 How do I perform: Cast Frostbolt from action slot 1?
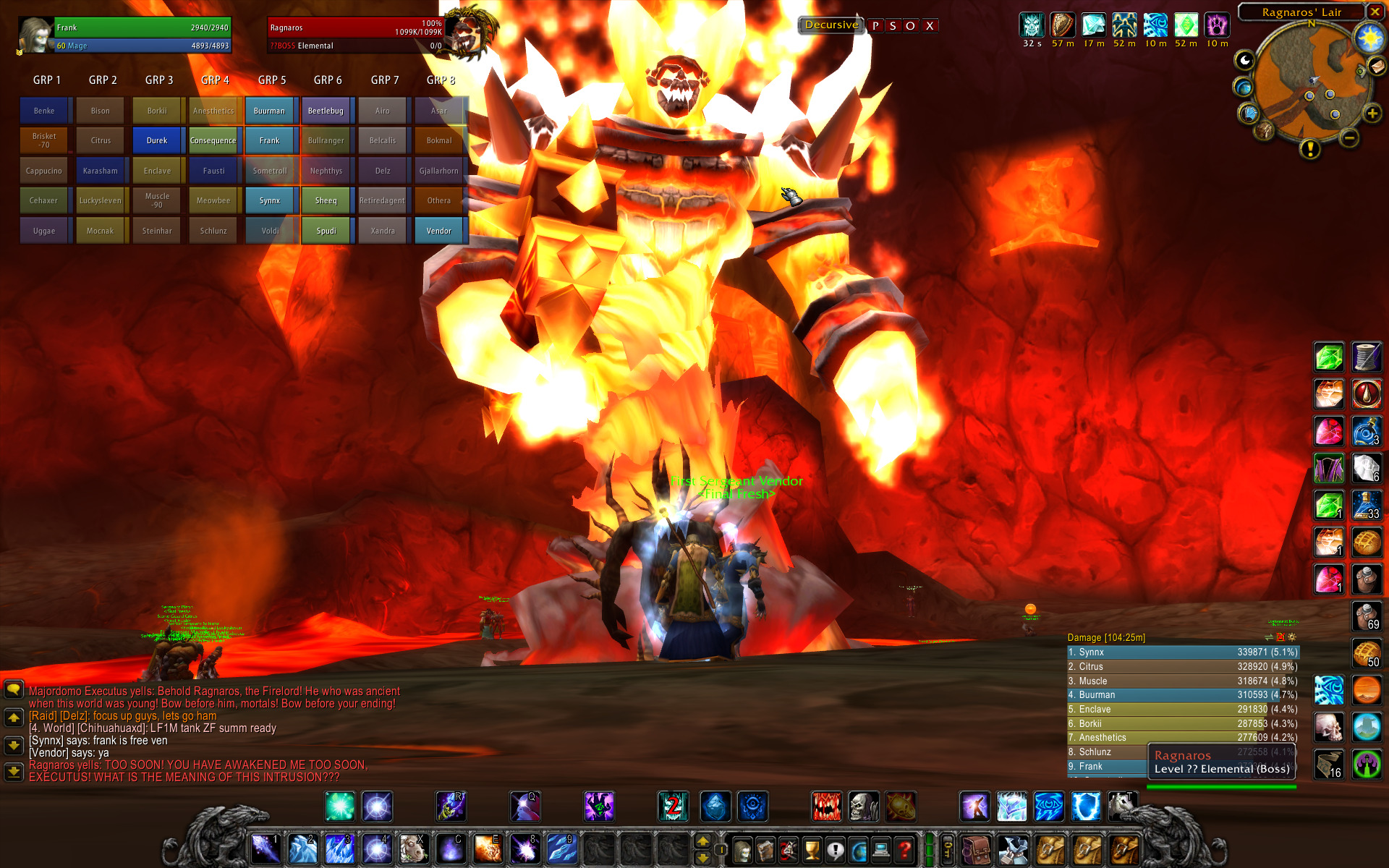pyautogui.click(x=266, y=849)
